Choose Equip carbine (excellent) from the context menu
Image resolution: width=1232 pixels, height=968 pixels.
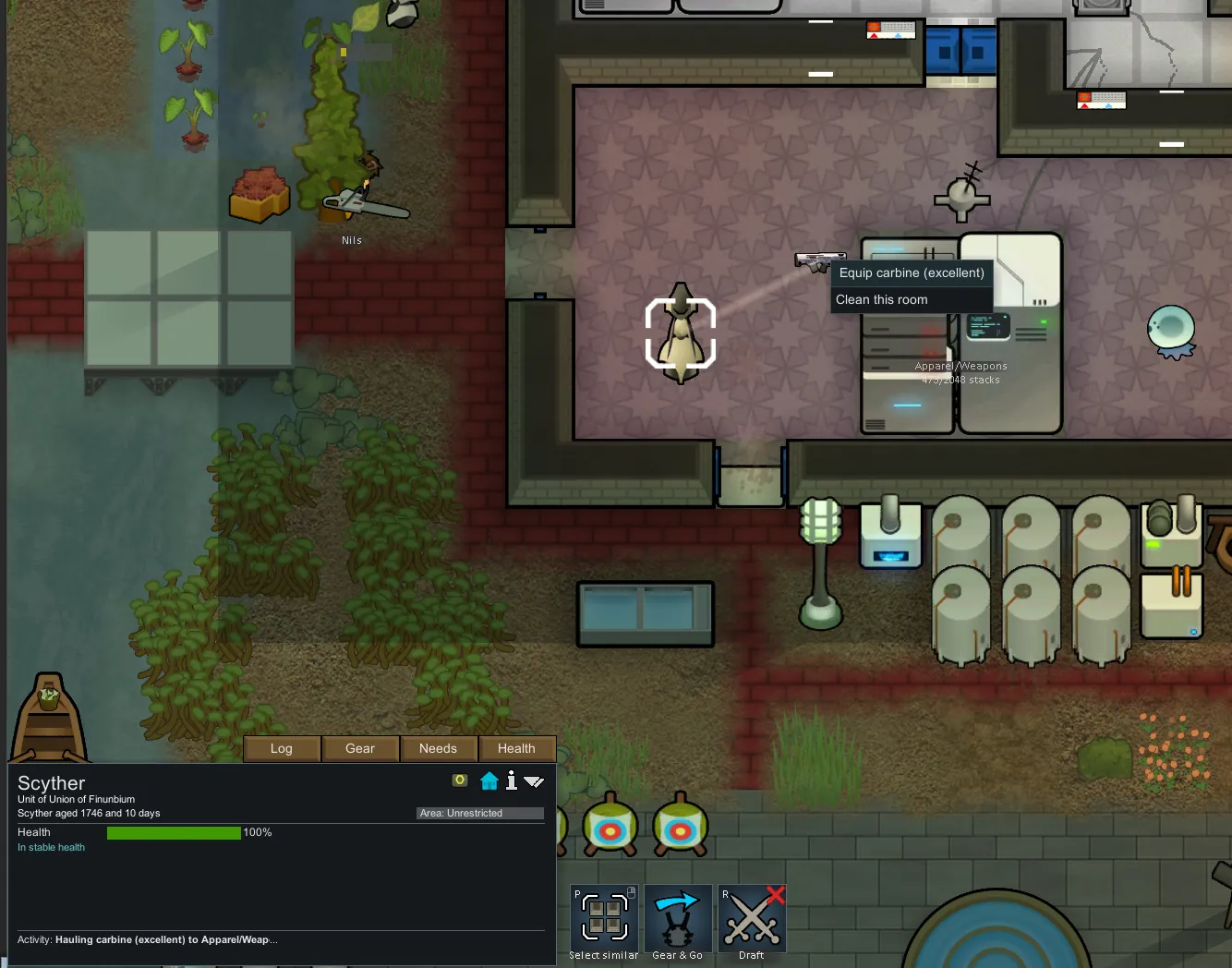click(x=912, y=272)
